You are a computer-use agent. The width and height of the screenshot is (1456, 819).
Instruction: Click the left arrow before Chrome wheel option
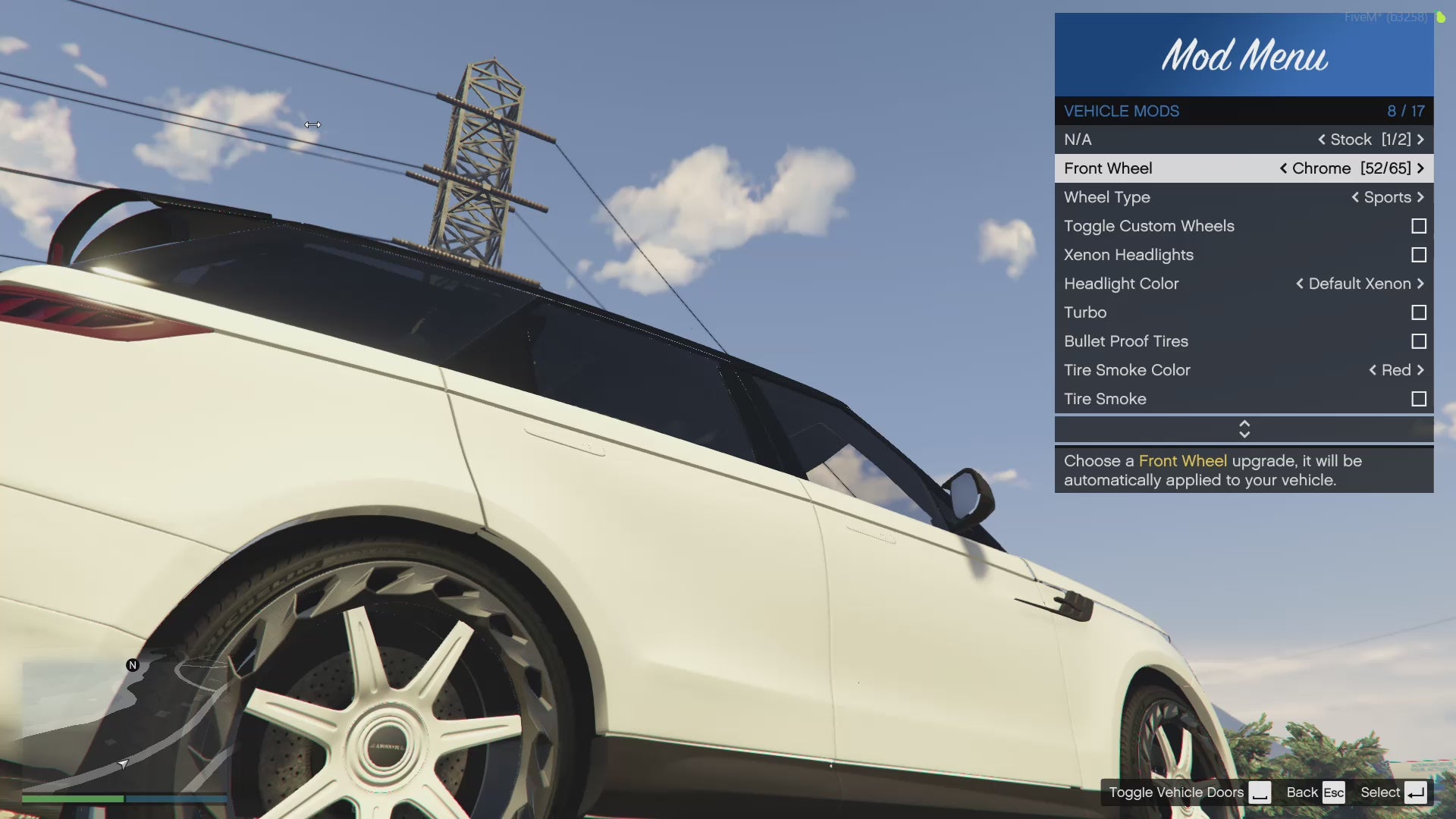pos(1283,168)
